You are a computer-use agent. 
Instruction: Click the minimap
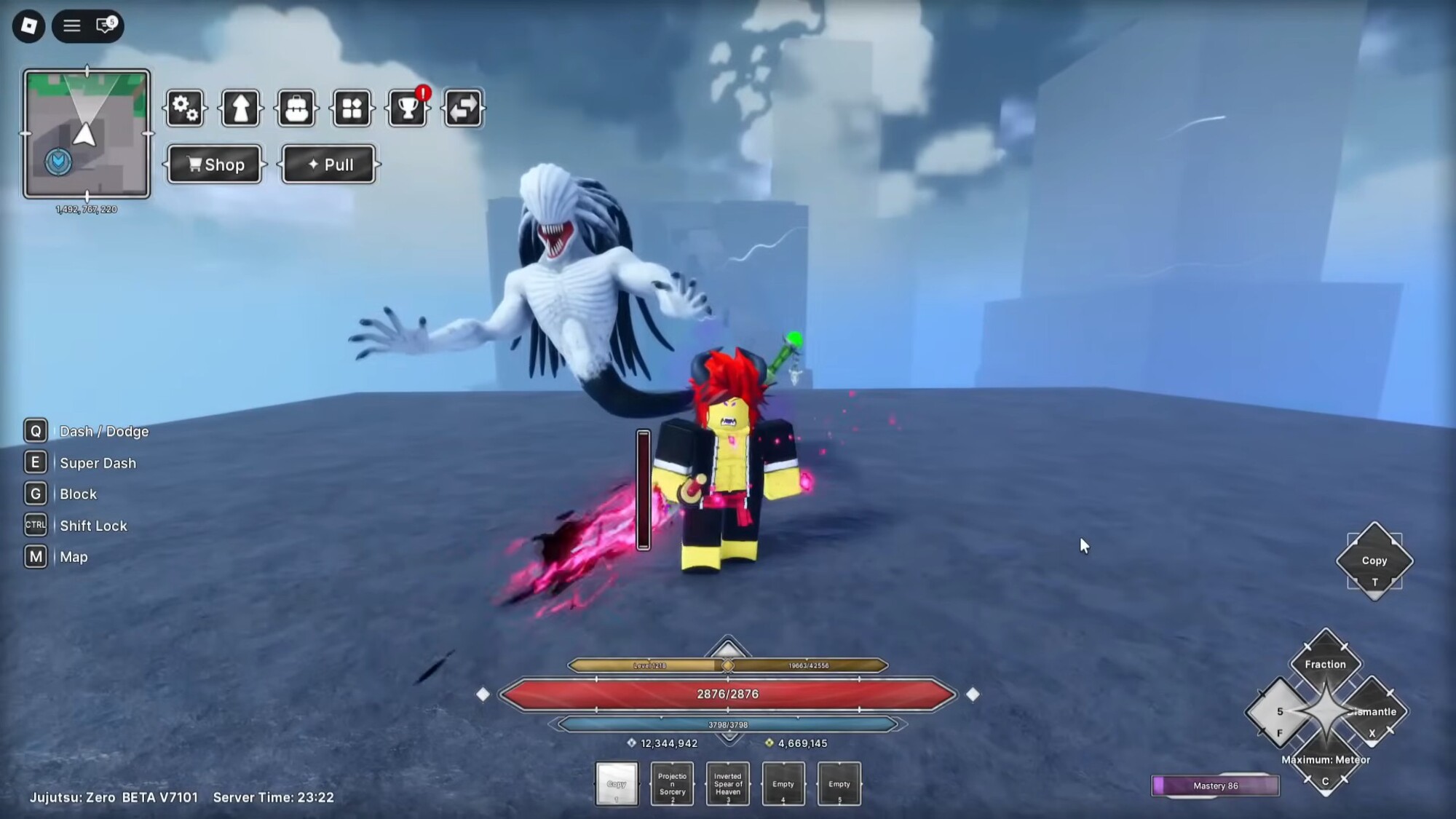[x=87, y=134]
